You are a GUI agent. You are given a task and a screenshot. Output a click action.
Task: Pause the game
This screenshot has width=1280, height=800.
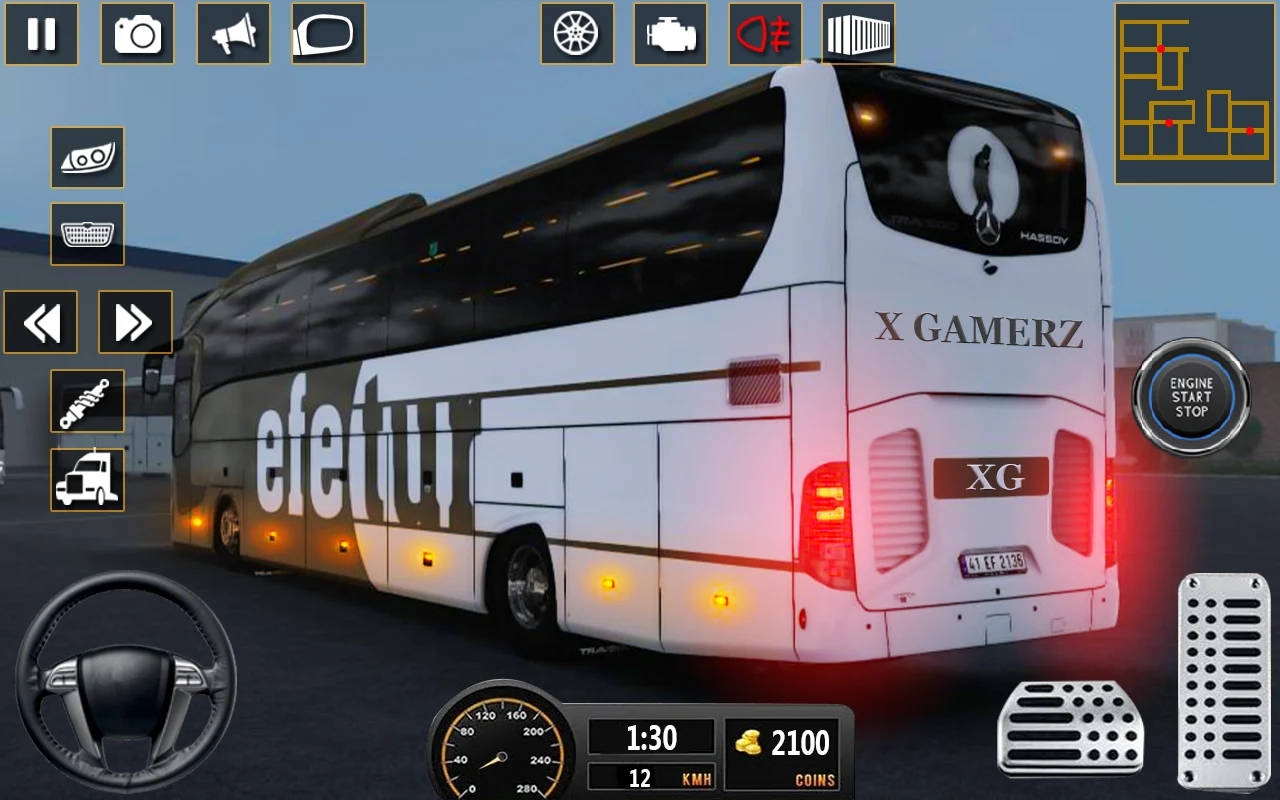pos(41,35)
